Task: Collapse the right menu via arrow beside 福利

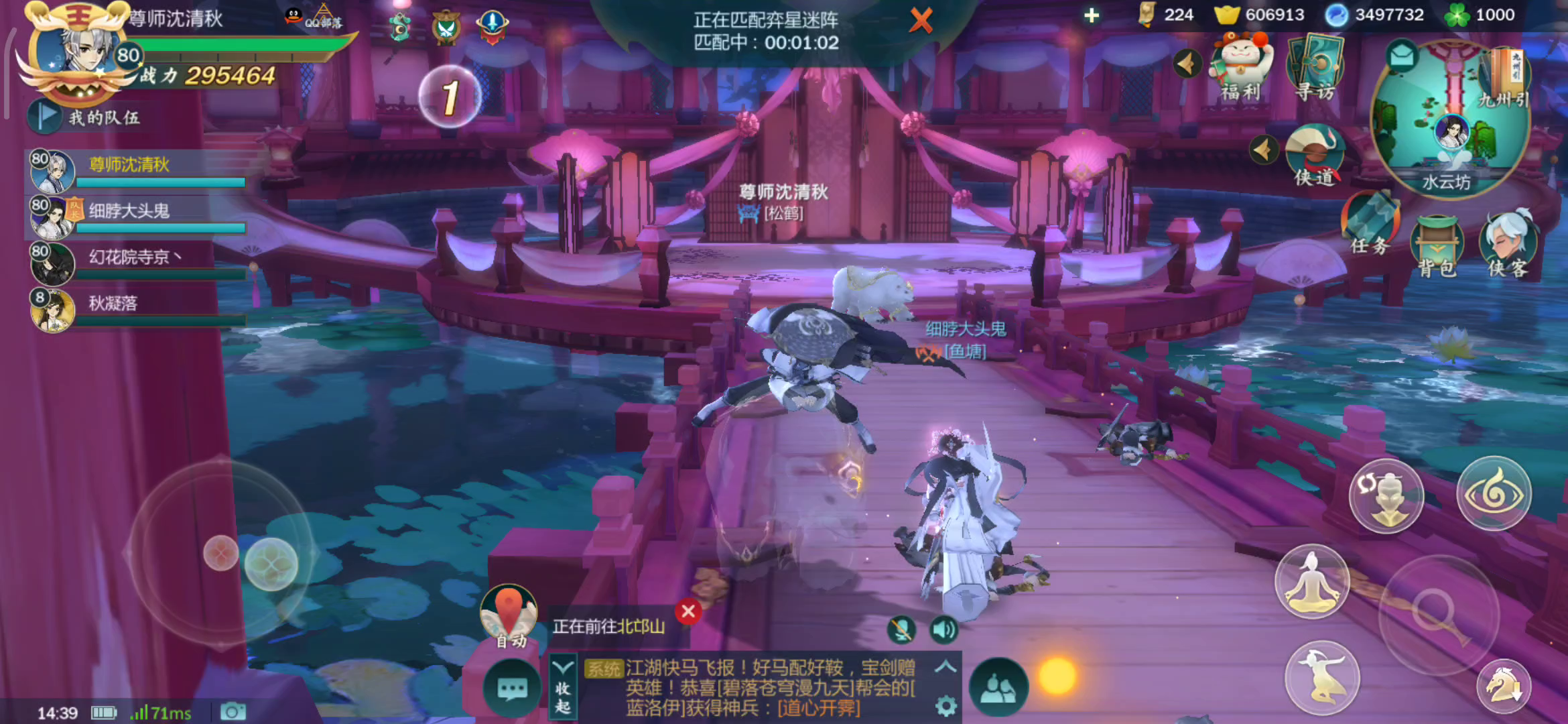Action: click(x=1186, y=64)
